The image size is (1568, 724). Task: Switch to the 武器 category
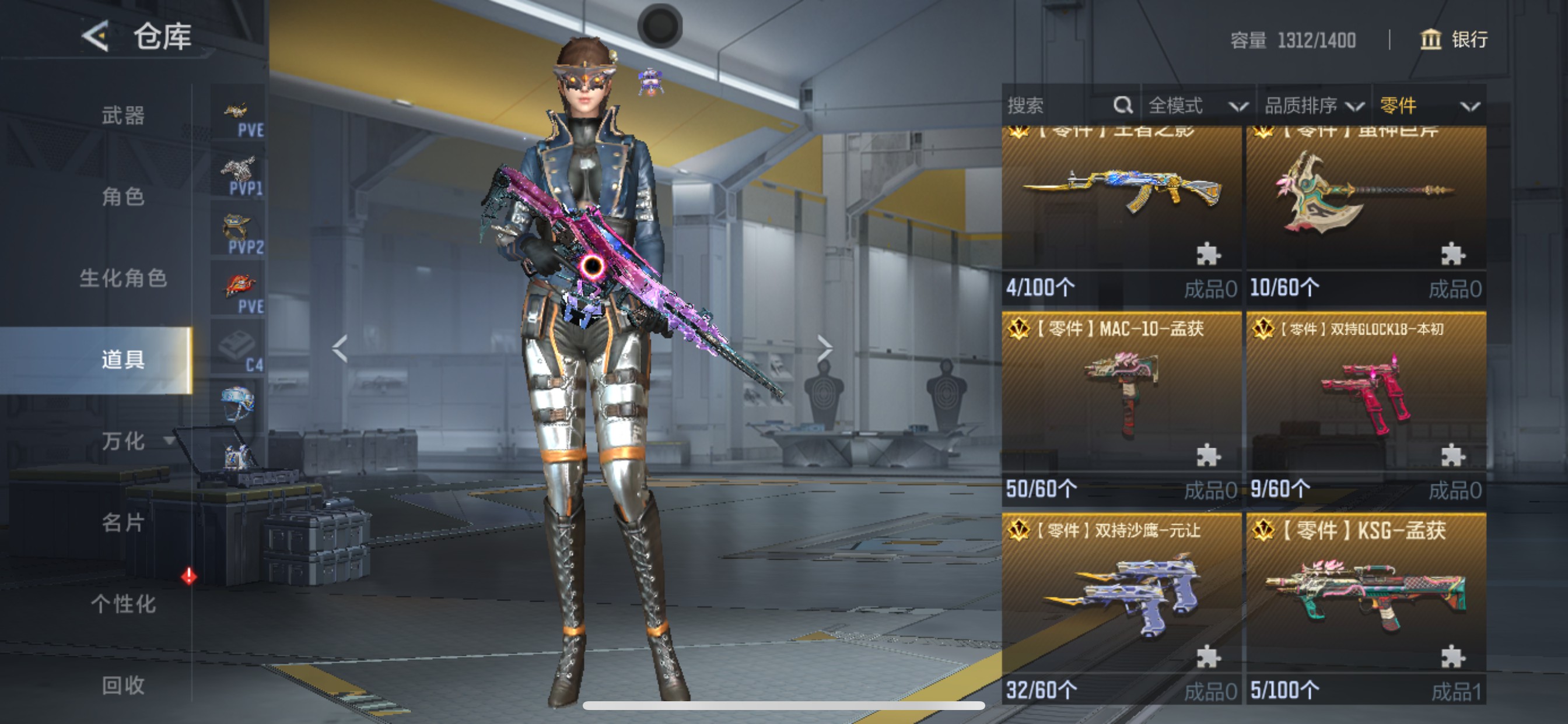pyautogui.click(x=123, y=115)
